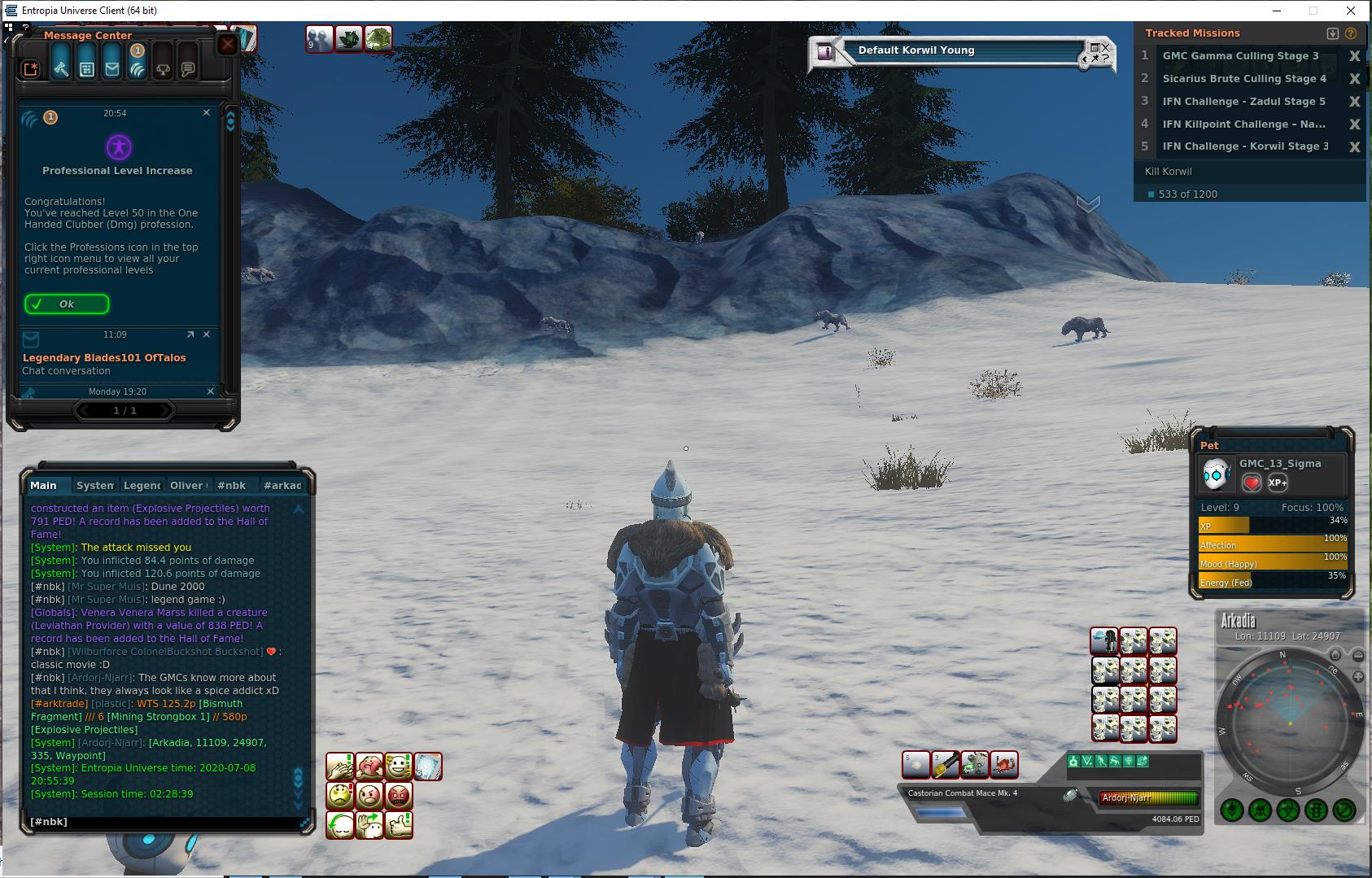Close the Message Center window
Image resolution: width=1372 pixels, height=878 pixels.
click(x=228, y=44)
